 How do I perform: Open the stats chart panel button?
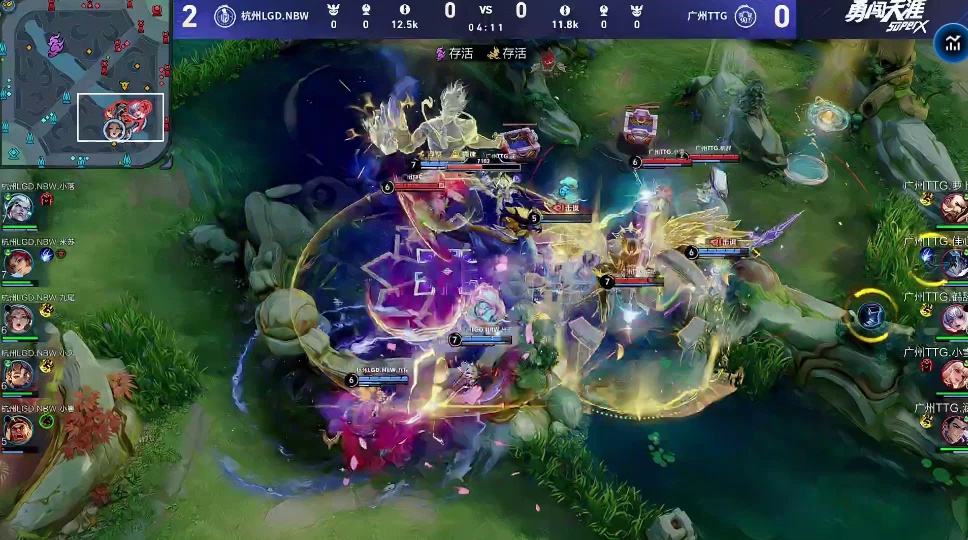tap(949, 42)
